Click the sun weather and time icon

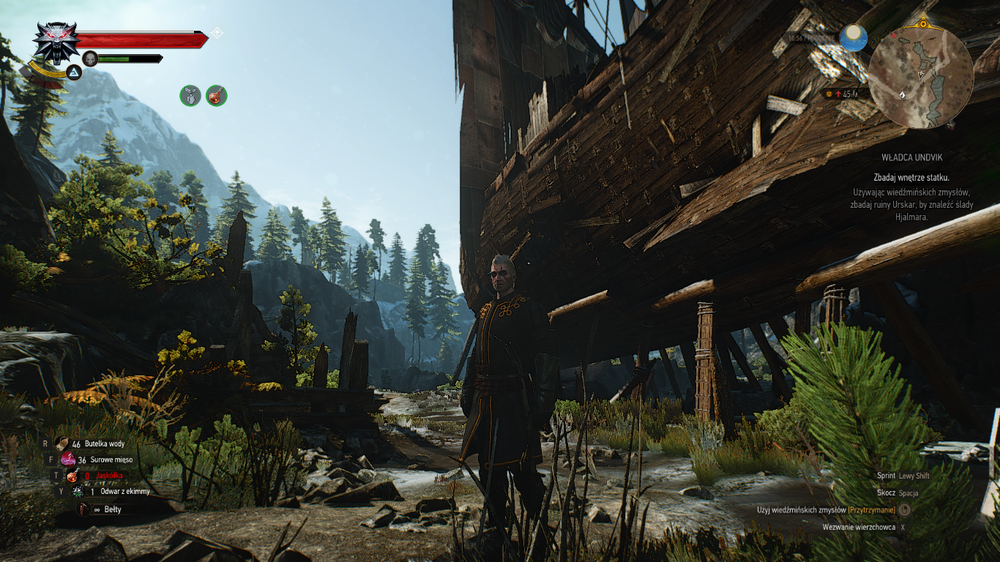853,38
